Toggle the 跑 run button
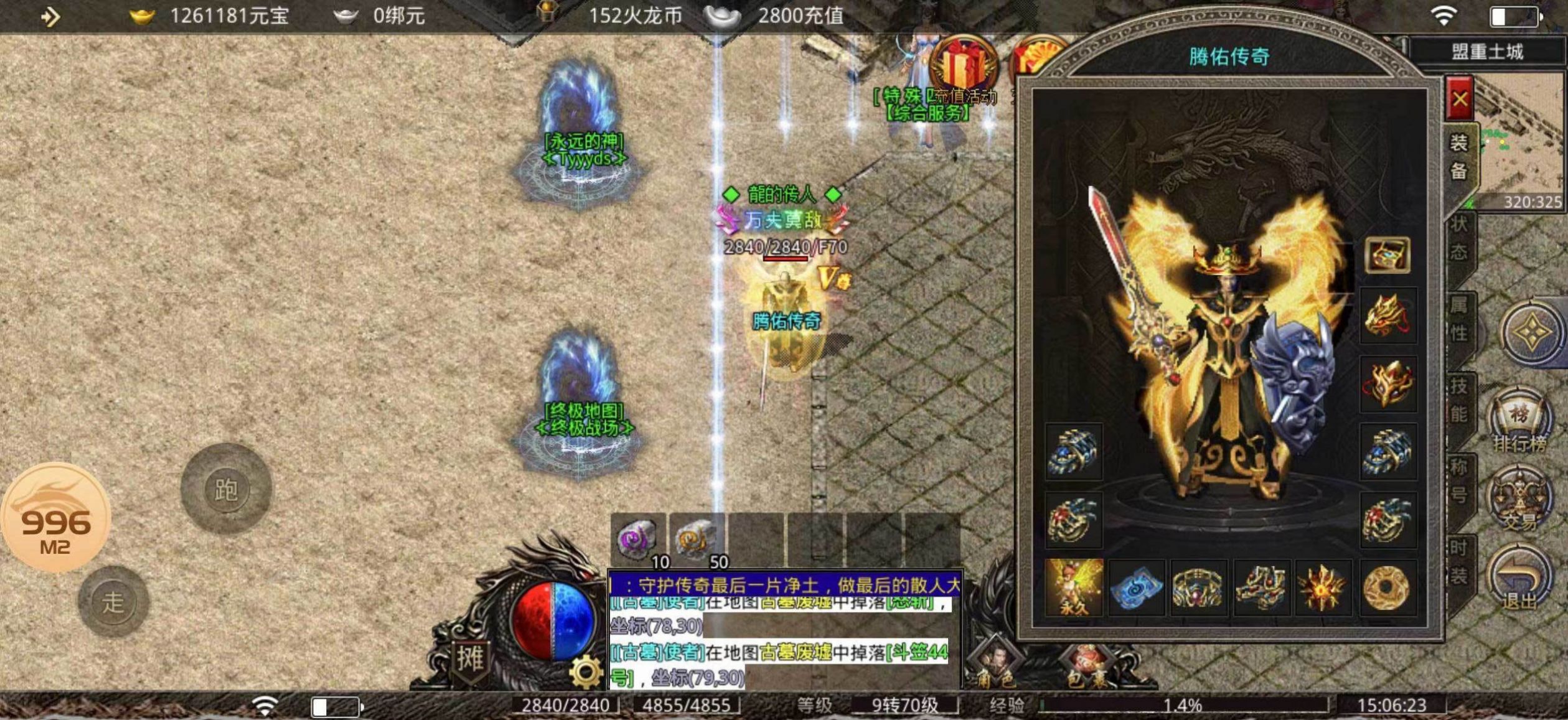This screenshot has width=1568, height=720. coord(226,489)
